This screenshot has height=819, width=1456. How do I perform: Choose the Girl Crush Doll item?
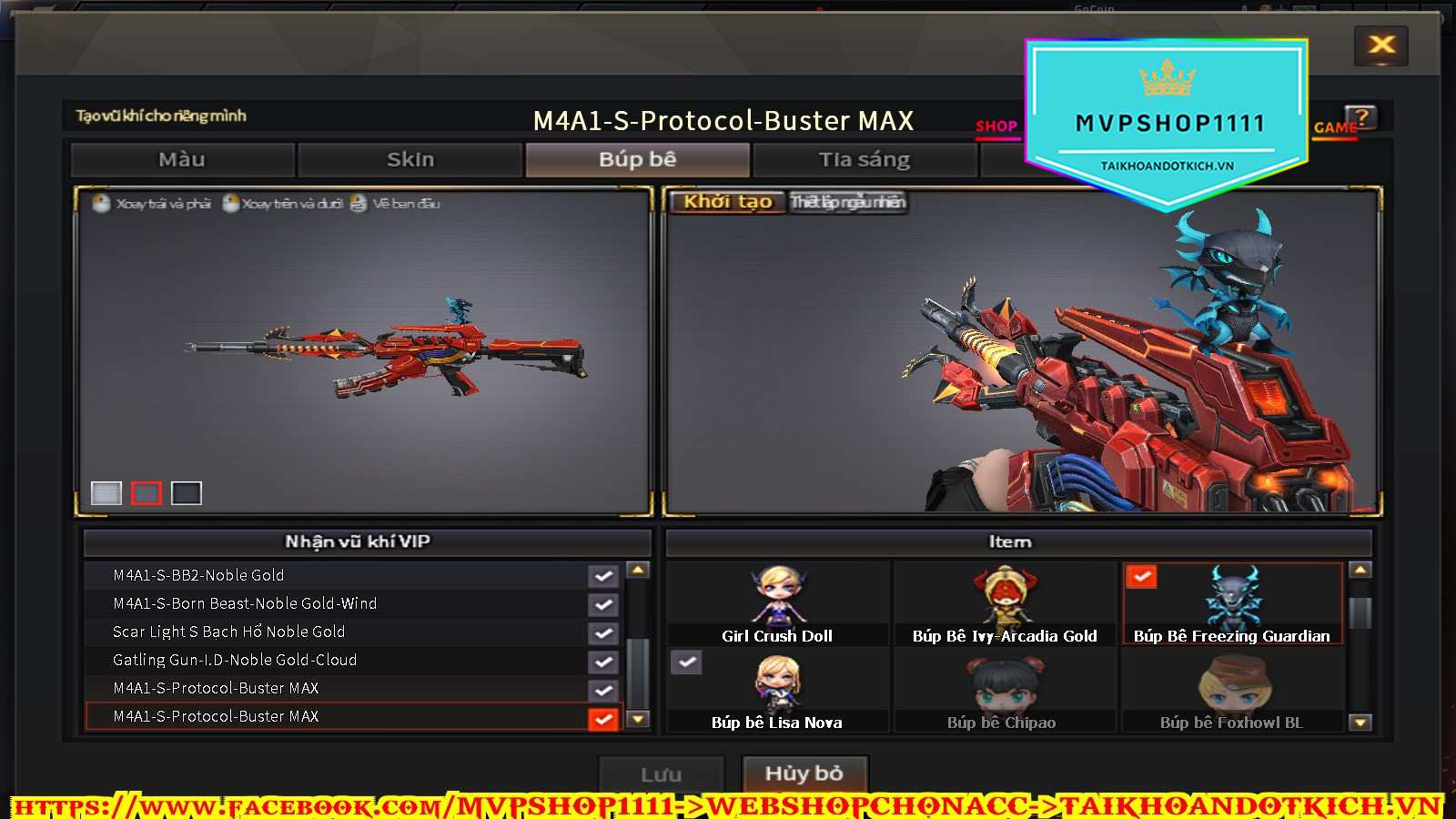[777, 602]
